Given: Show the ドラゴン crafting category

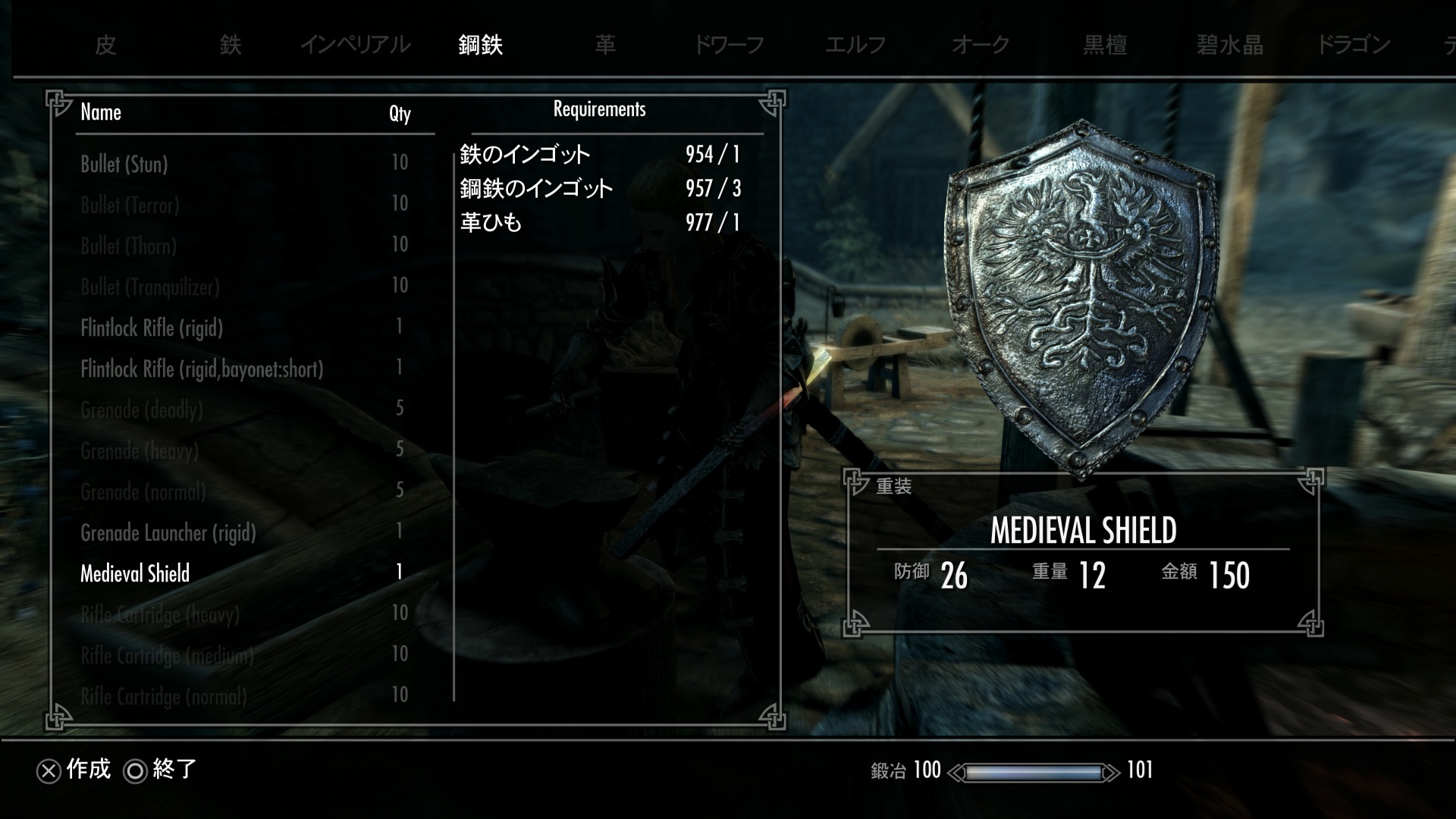Looking at the screenshot, I should click(1354, 45).
